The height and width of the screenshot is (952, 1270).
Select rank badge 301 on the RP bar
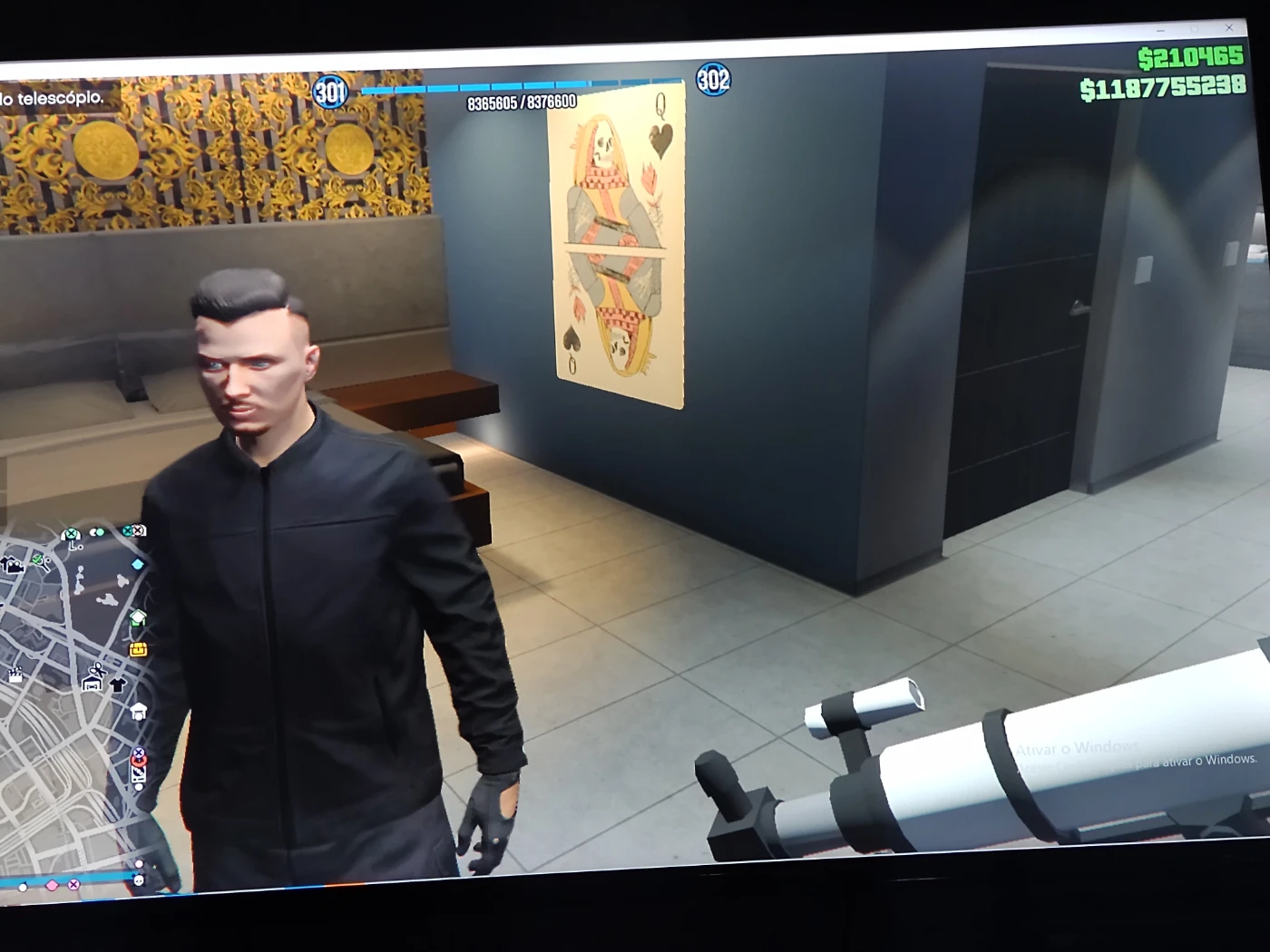pos(328,91)
